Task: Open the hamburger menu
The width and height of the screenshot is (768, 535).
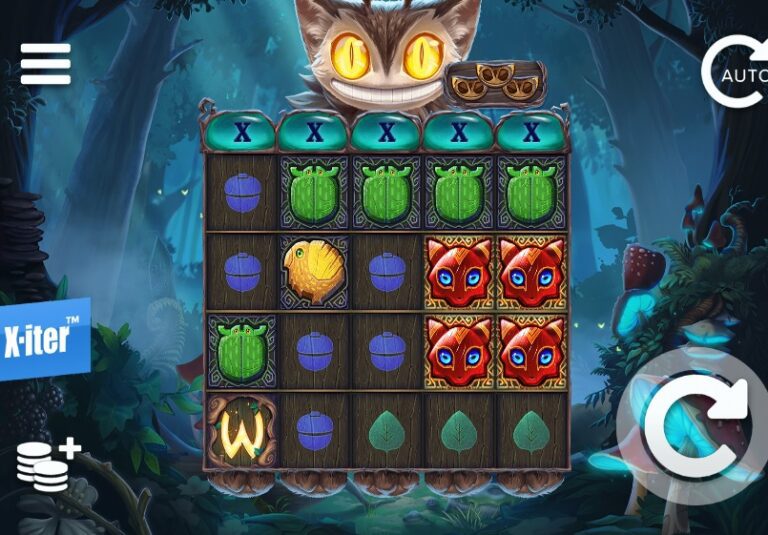Action: (46, 64)
